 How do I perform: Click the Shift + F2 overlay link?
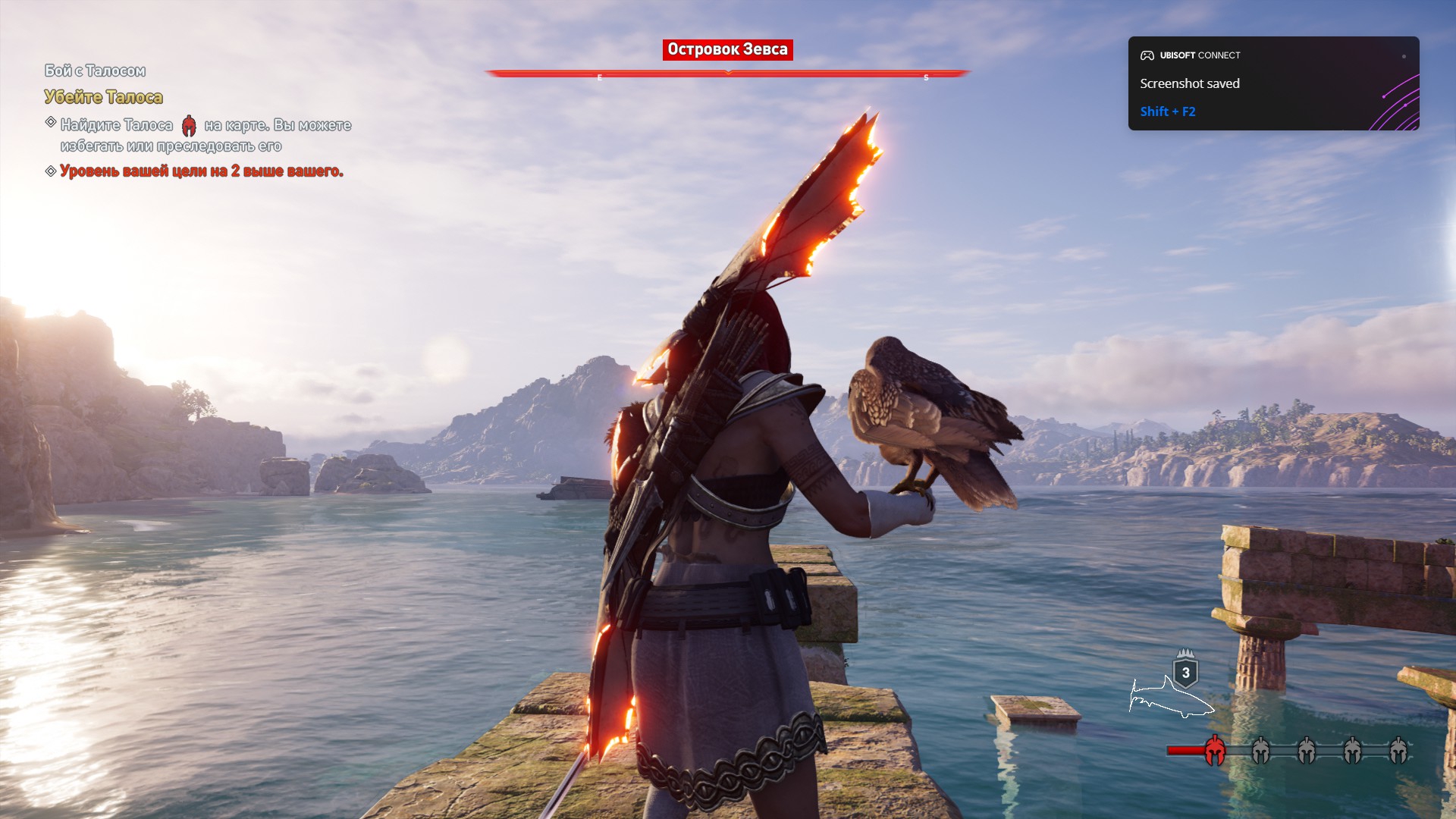click(x=1167, y=111)
